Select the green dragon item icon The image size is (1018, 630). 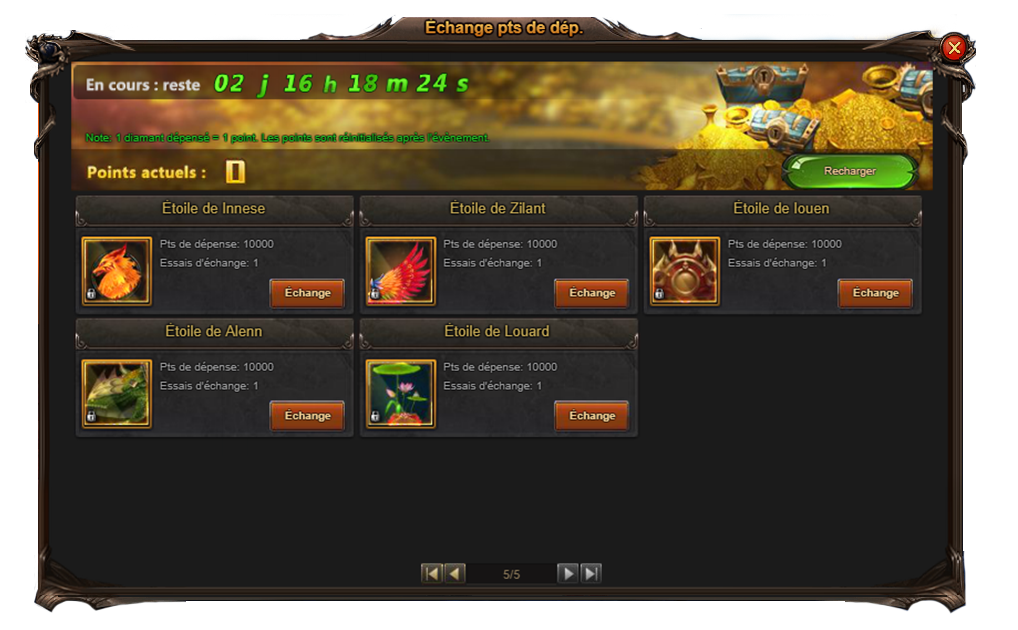click(x=117, y=394)
